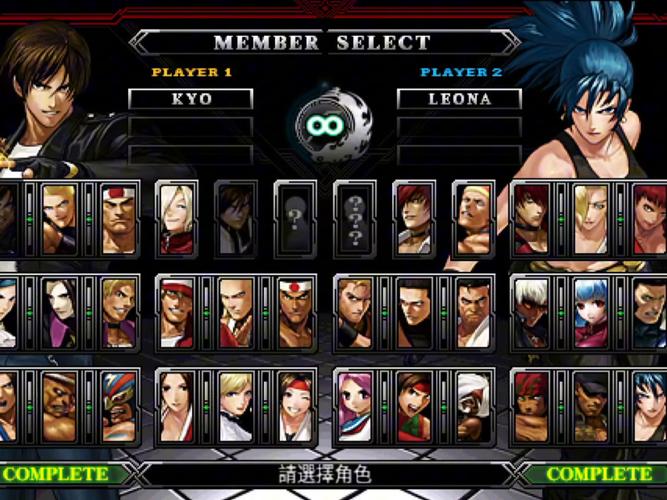Choose white-haired K' with sunglasses
Image resolution: width=667 pixels, height=500 pixels.
click(531, 312)
